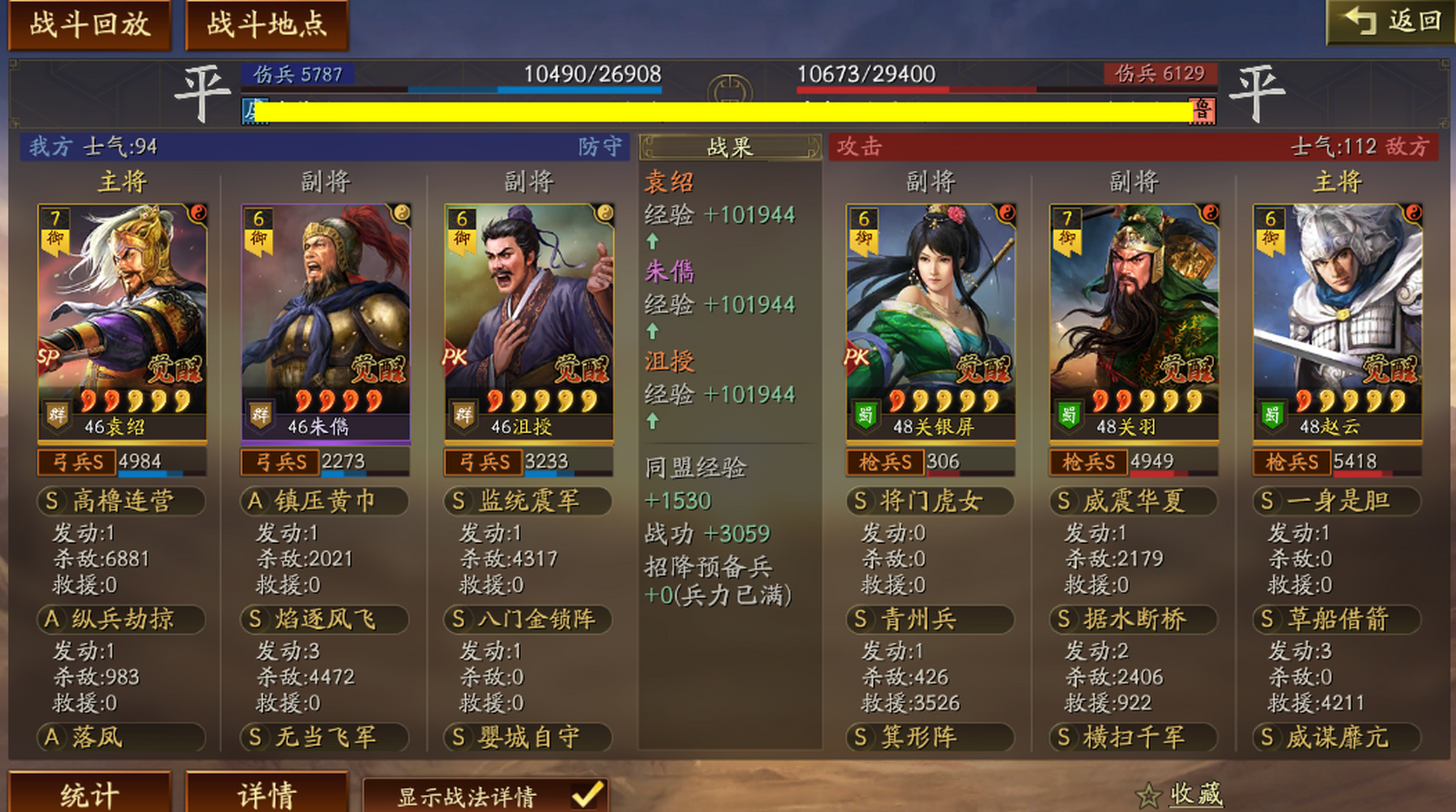View the 横扫千军 tactic

coord(1134,737)
